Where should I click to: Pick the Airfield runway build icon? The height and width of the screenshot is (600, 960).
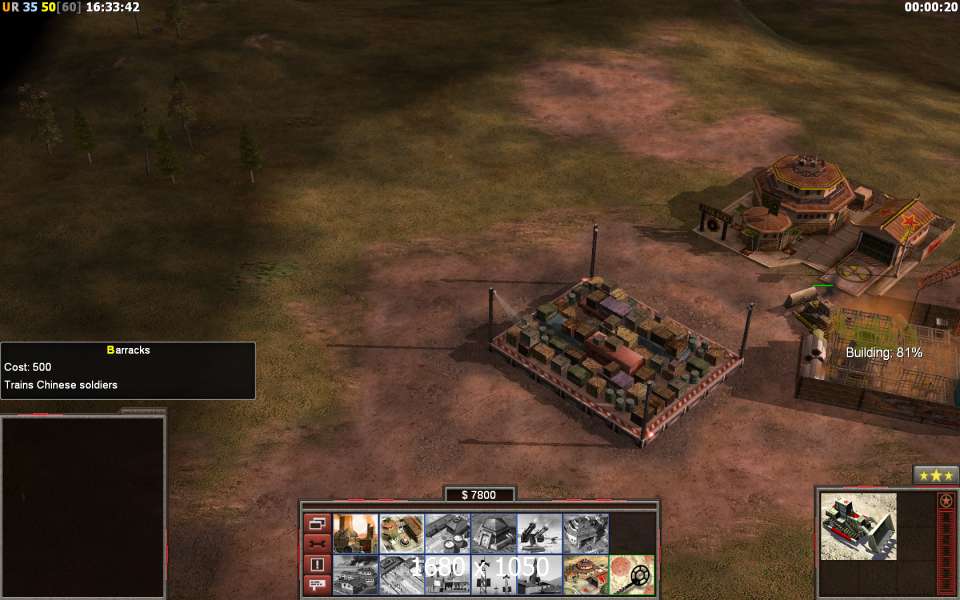tap(355, 574)
